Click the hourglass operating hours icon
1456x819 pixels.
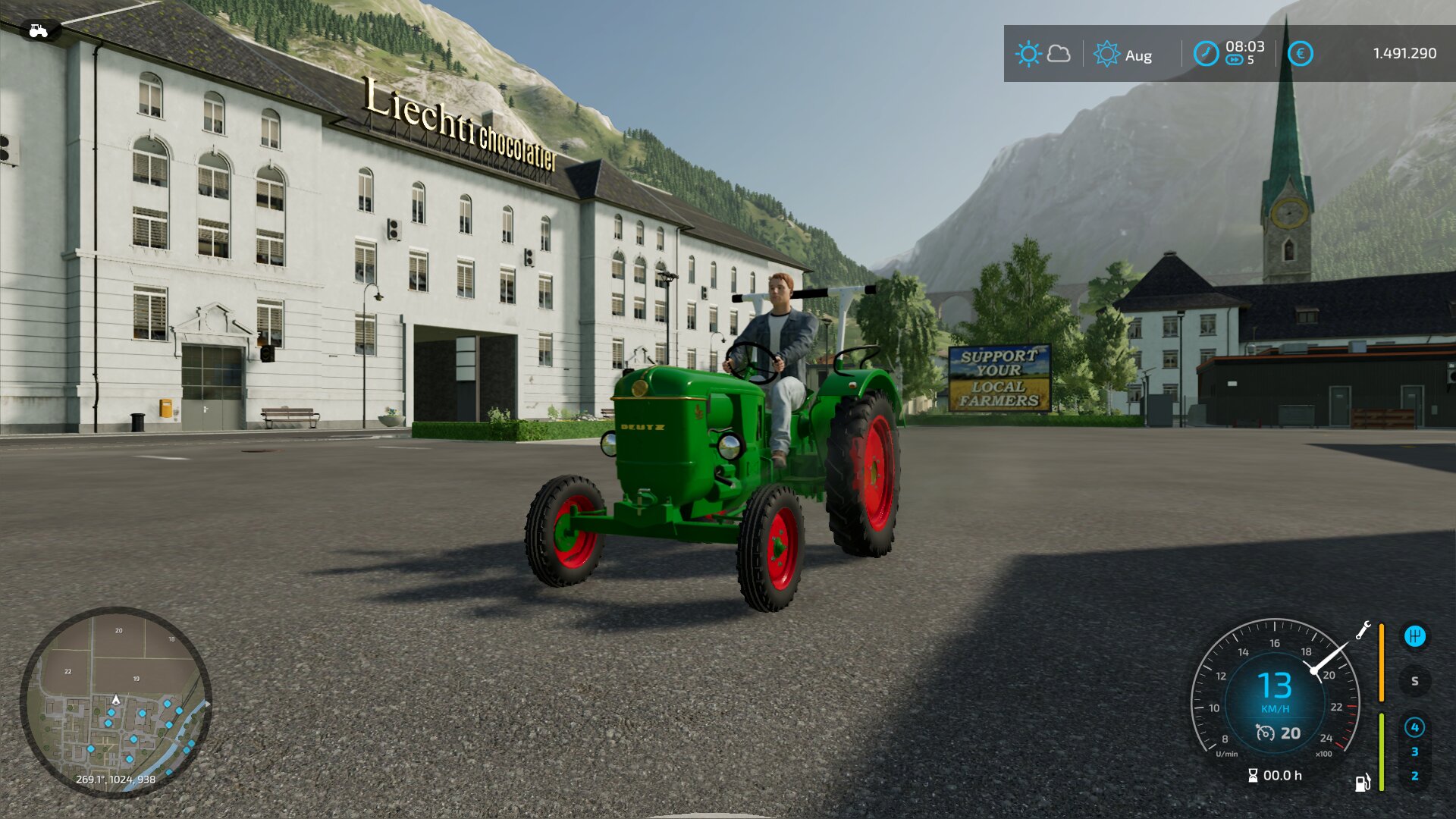coord(1253,775)
